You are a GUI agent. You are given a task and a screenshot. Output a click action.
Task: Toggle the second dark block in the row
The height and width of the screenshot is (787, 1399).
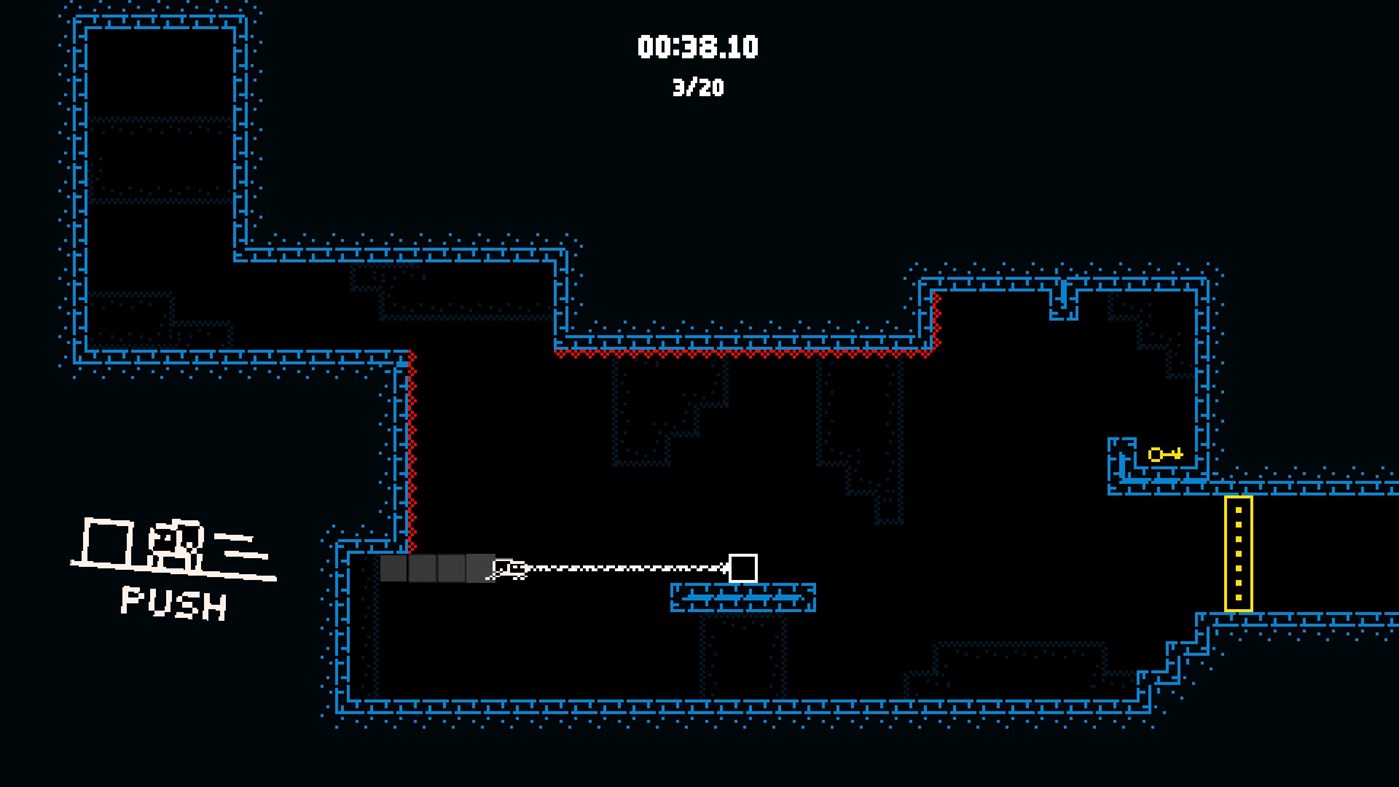(x=422, y=568)
